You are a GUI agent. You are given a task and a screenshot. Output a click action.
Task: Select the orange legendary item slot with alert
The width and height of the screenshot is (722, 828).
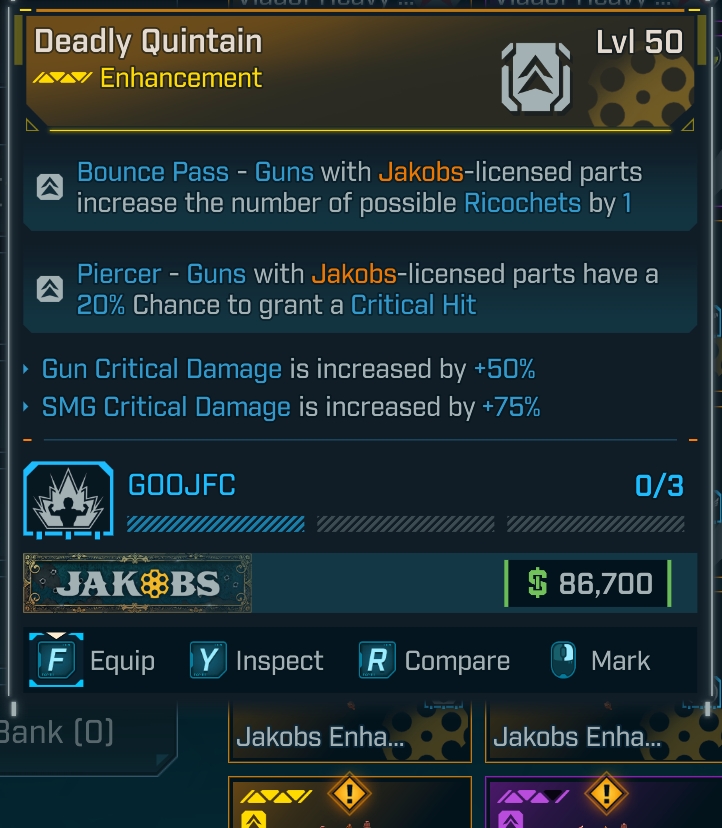click(349, 803)
